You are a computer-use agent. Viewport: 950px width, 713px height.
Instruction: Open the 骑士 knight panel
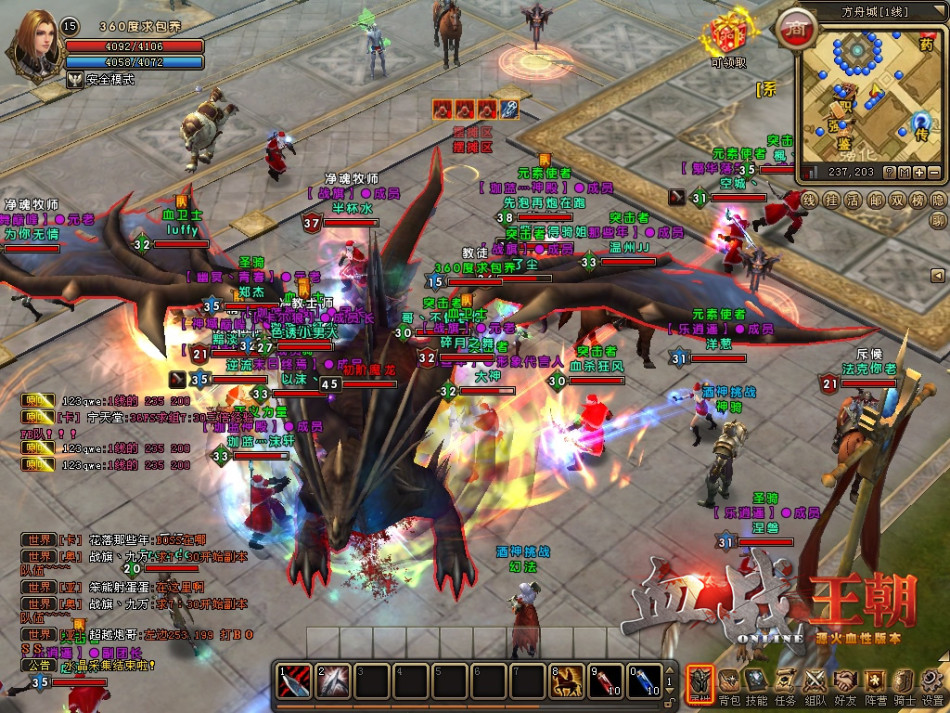click(904, 682)
